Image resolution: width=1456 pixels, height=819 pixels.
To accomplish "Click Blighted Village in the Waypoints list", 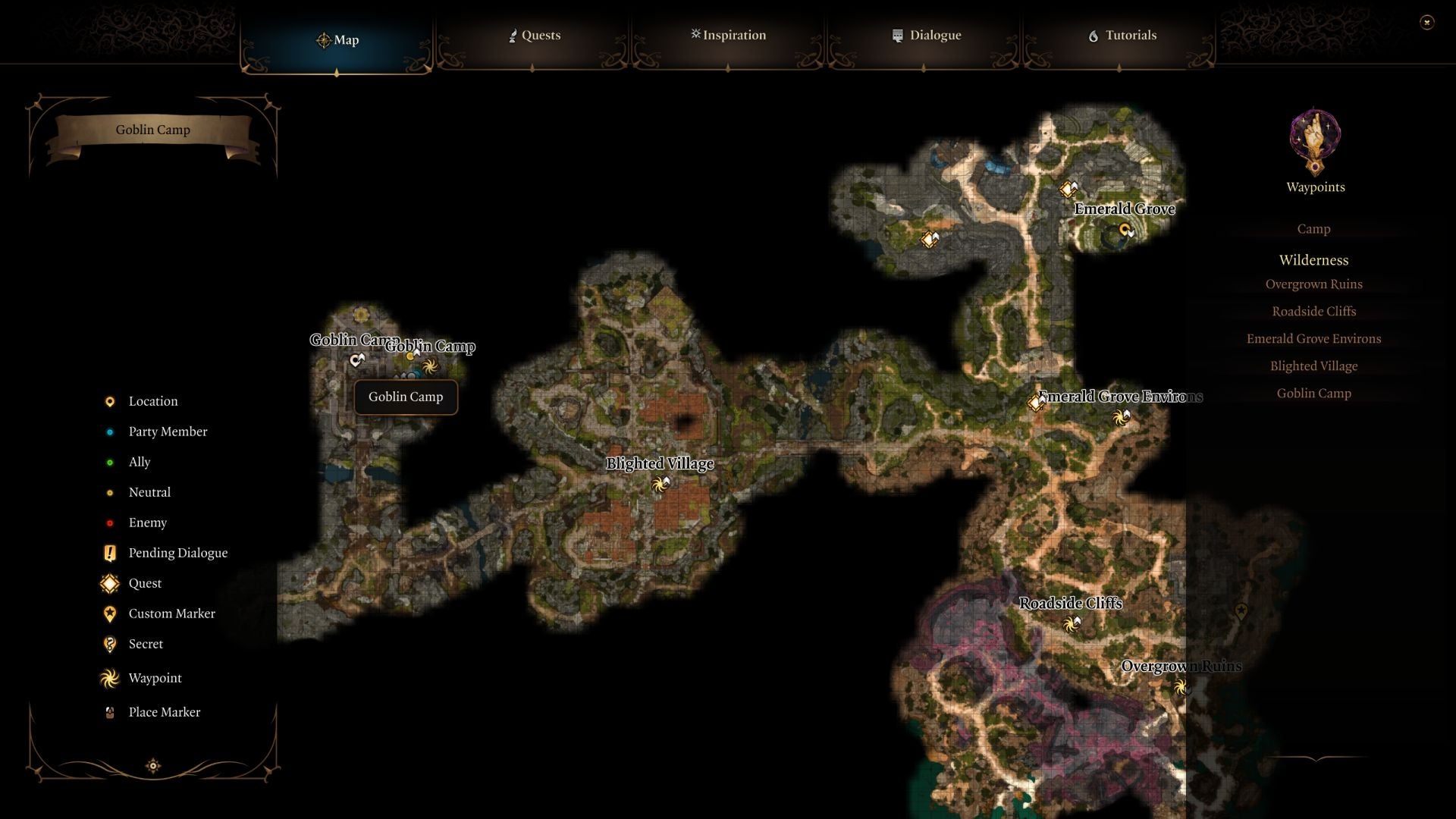I will (1314, 366).
